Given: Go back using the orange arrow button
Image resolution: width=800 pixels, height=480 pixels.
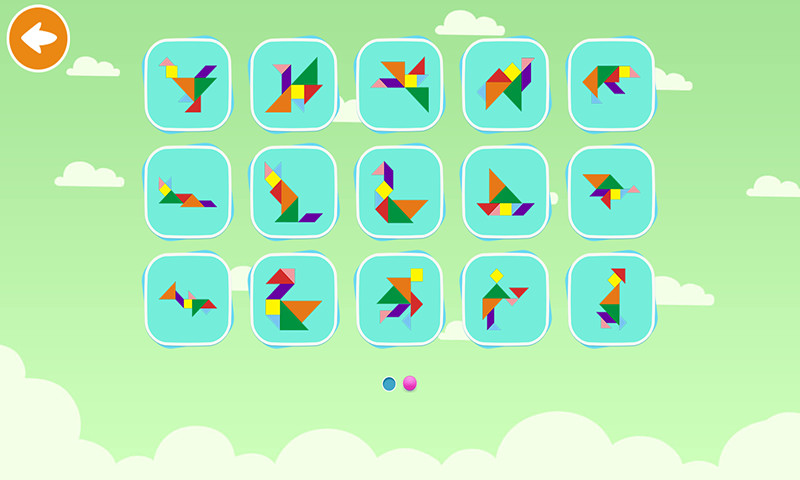Looking at the screenshot, I should [x=38, y=38].
